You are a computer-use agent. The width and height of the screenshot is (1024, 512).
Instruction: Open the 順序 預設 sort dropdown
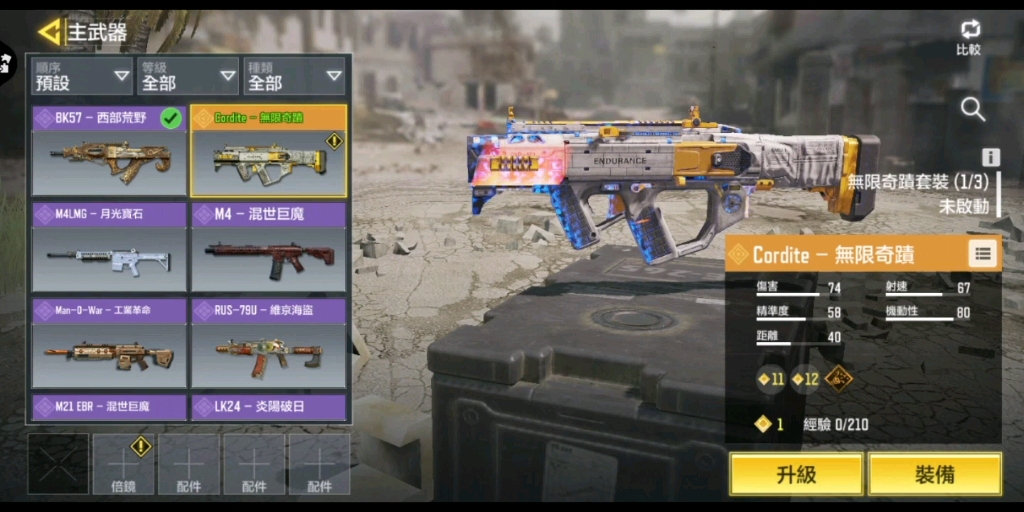pyautogui.click(x=82, y=76)
